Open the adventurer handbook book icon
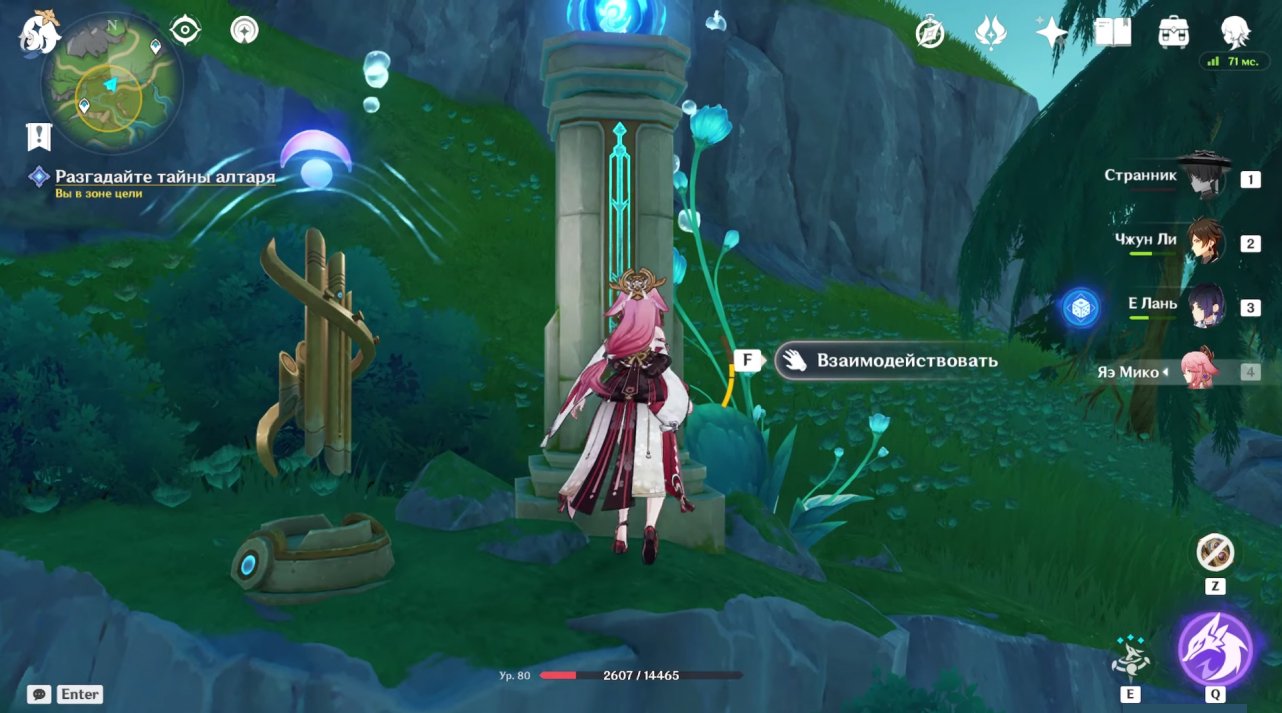Image resolution: width=1282 pixels, height=713 pixels. coord(1112,33)
